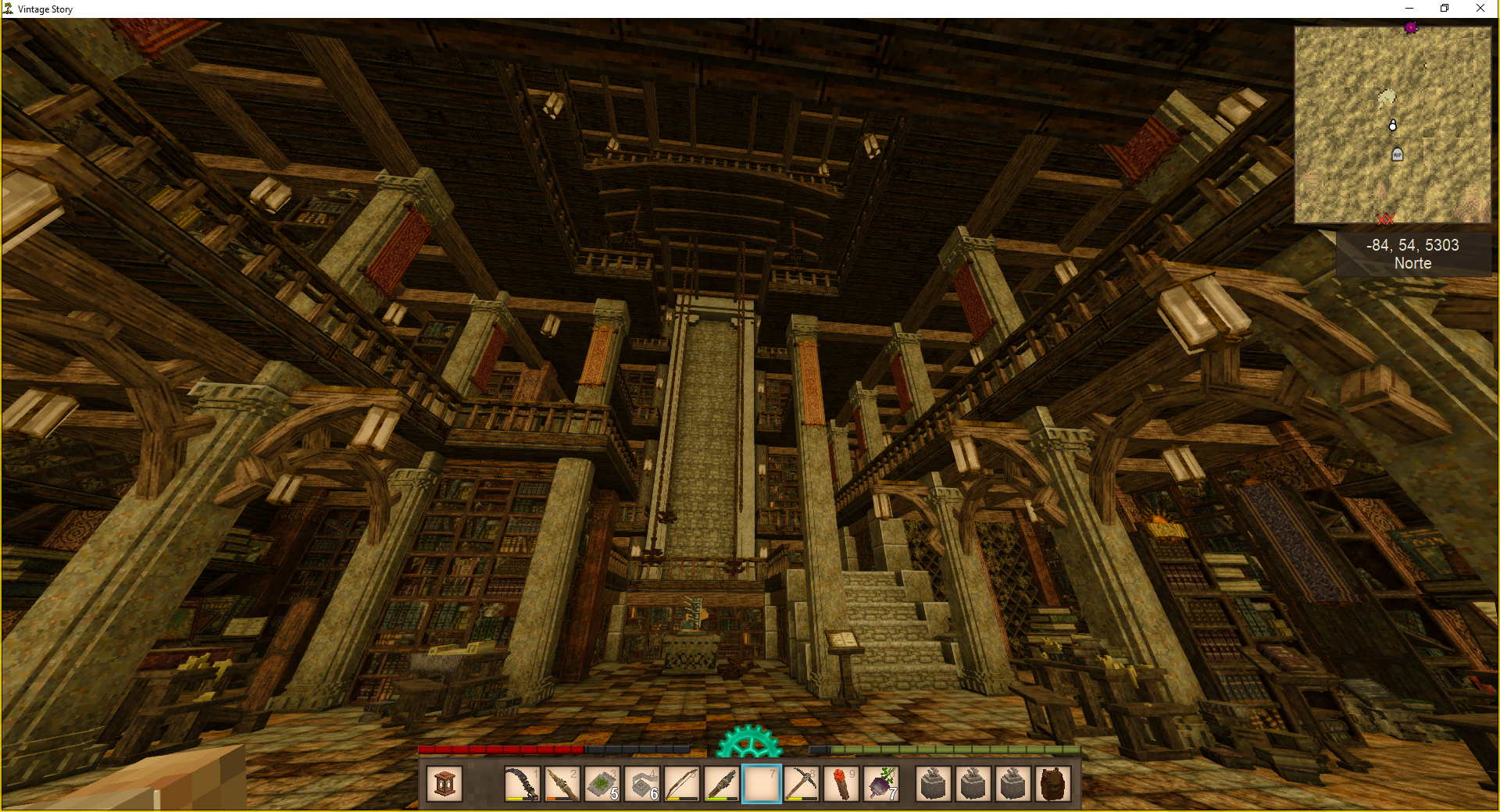Image resolution: width=1500 pixels, height=812 pixels.
Task: Click the minimap
Action: point(1392,125)
